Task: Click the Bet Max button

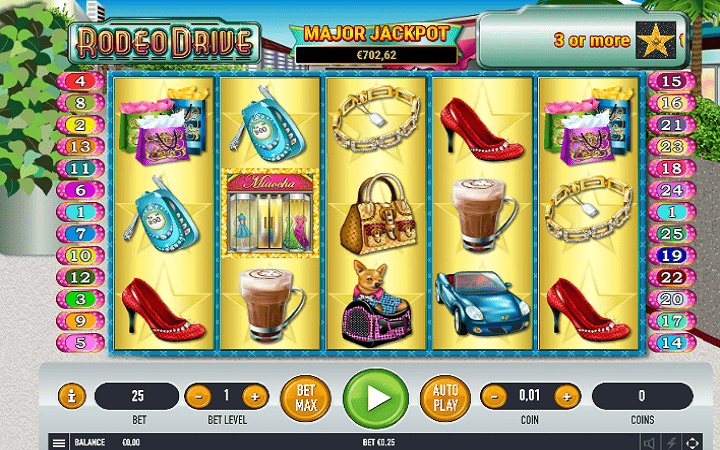Action: [x=306, y=397]
